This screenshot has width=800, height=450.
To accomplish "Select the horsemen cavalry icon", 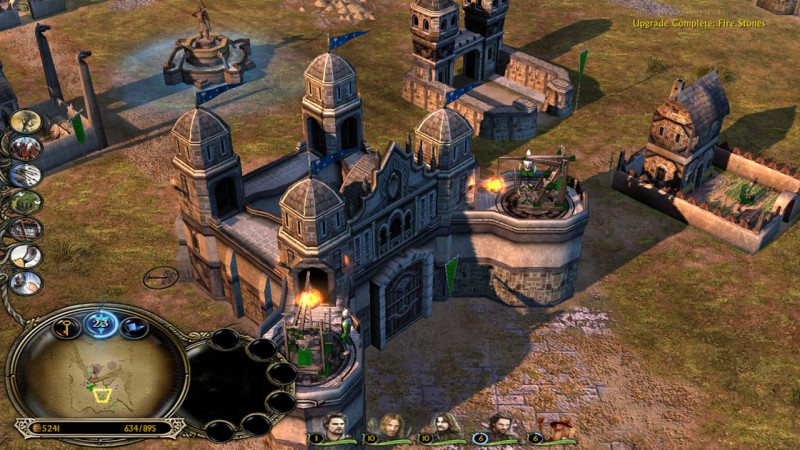I will tap(25, 149).
